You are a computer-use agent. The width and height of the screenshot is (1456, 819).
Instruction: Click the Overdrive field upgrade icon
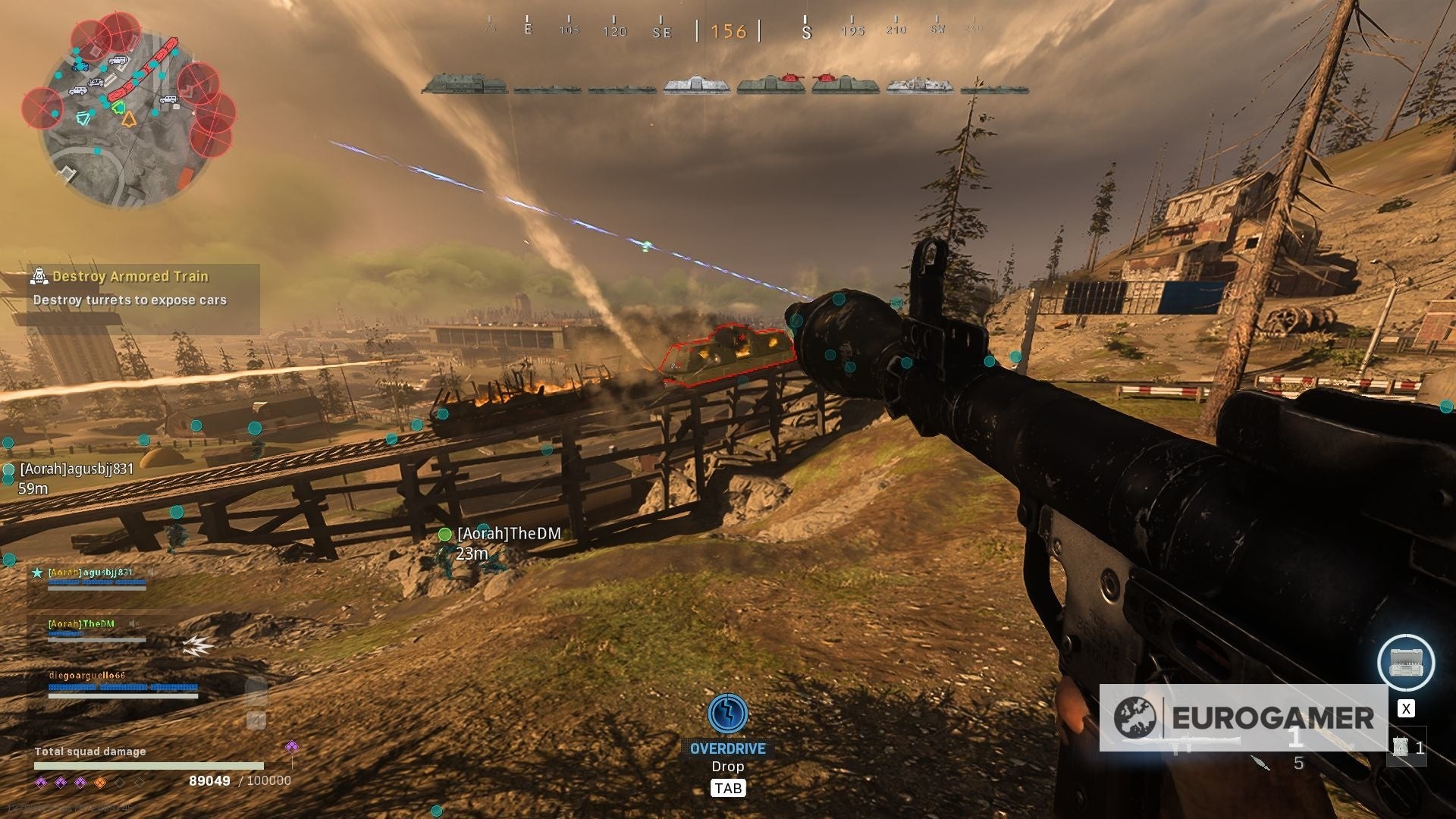point(727,714)
